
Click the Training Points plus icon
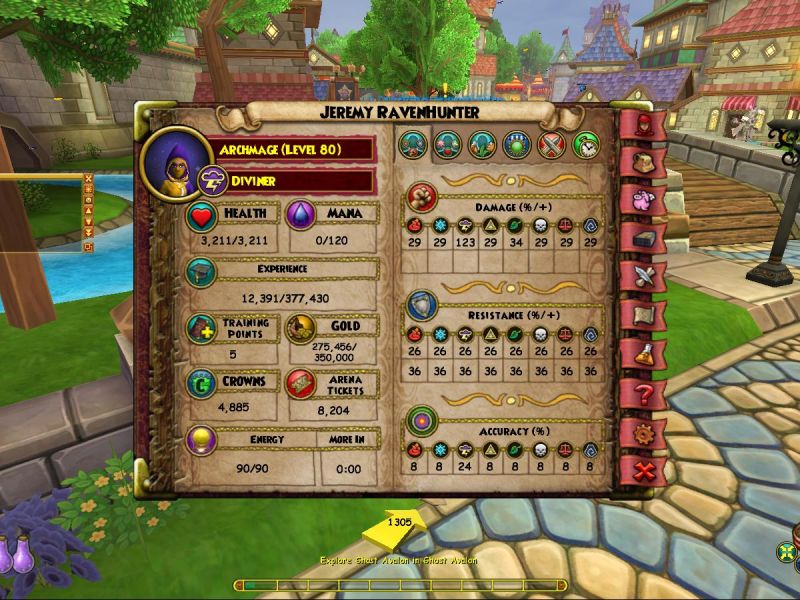click(201, 329)
